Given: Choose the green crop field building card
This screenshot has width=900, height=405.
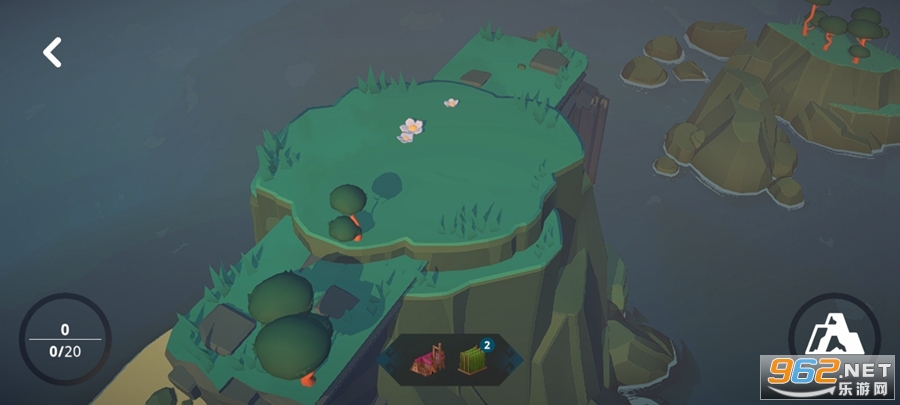Looking at the screenshot, I should (x=472, y=361).
